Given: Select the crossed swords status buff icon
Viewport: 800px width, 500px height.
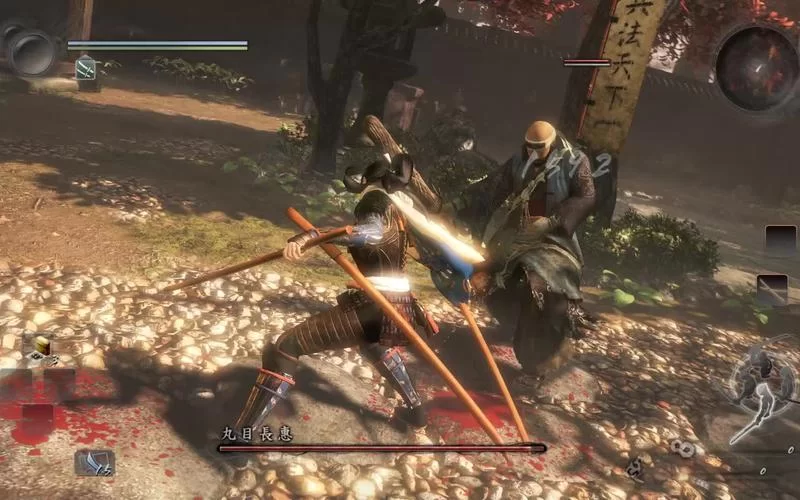Looking at the screenshot, I should pos(86,69).
